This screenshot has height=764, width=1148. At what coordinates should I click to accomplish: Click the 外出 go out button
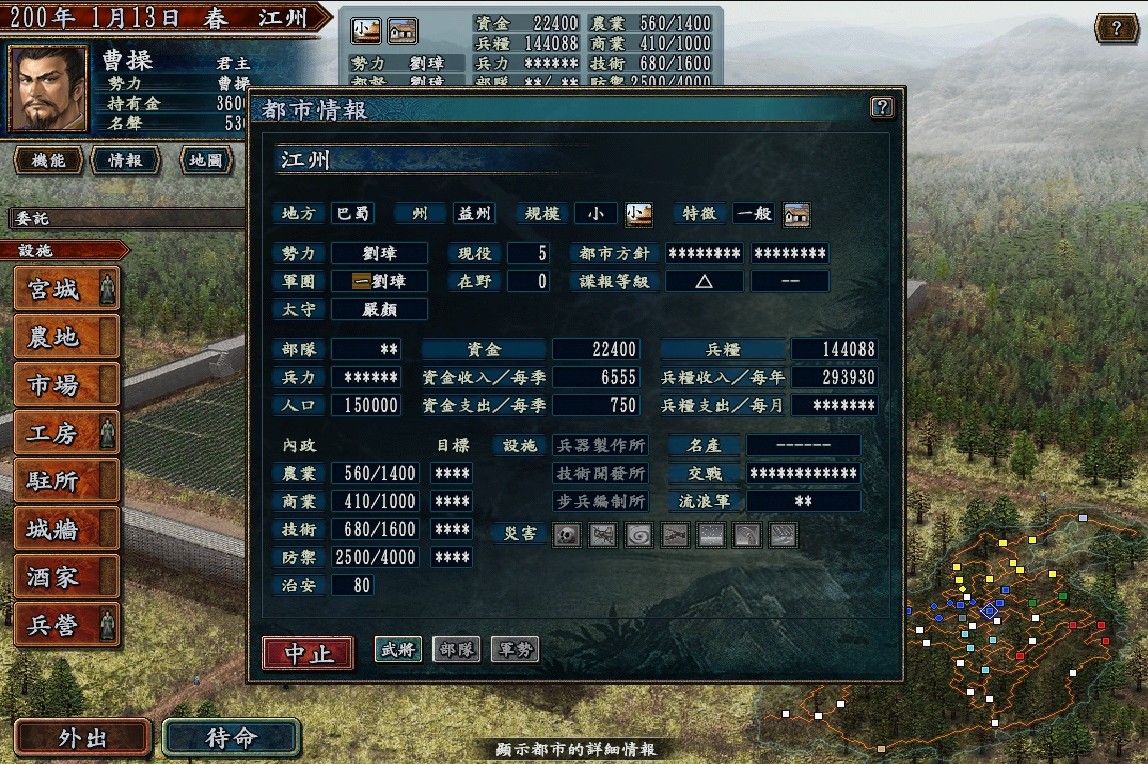point(82,738)
